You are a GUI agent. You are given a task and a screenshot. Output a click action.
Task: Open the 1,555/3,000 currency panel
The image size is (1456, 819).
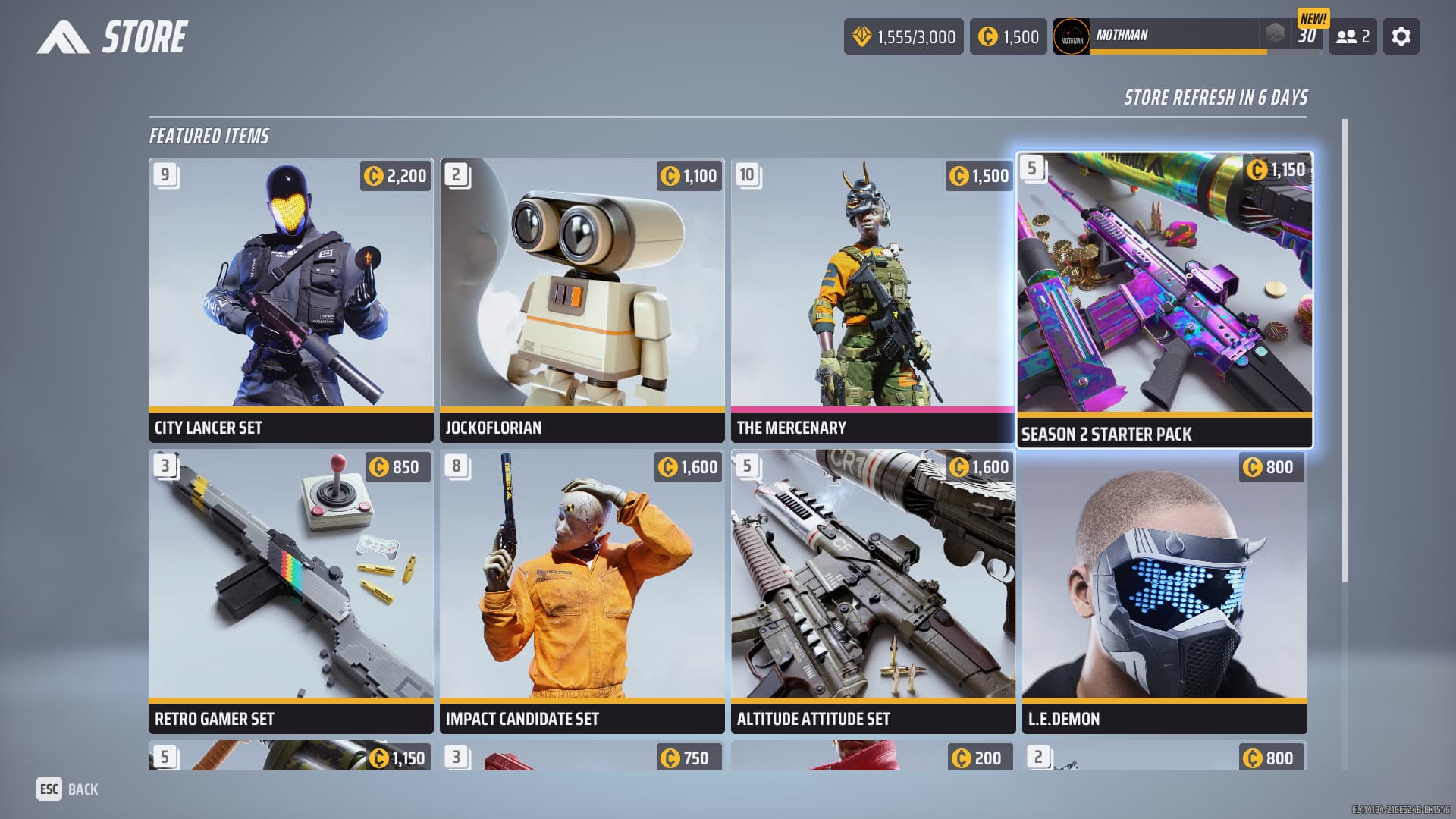(x=903, y=36)
